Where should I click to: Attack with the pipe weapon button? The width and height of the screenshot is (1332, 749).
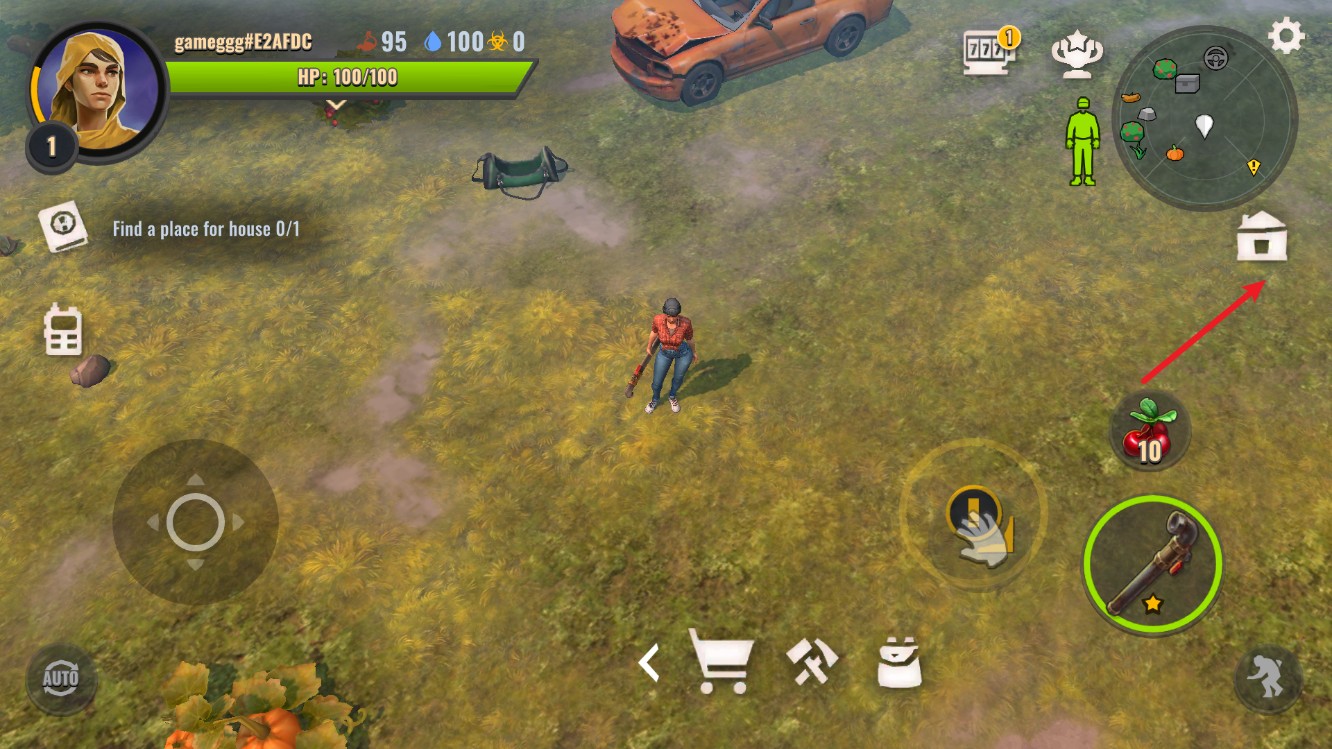[1152, 564]
